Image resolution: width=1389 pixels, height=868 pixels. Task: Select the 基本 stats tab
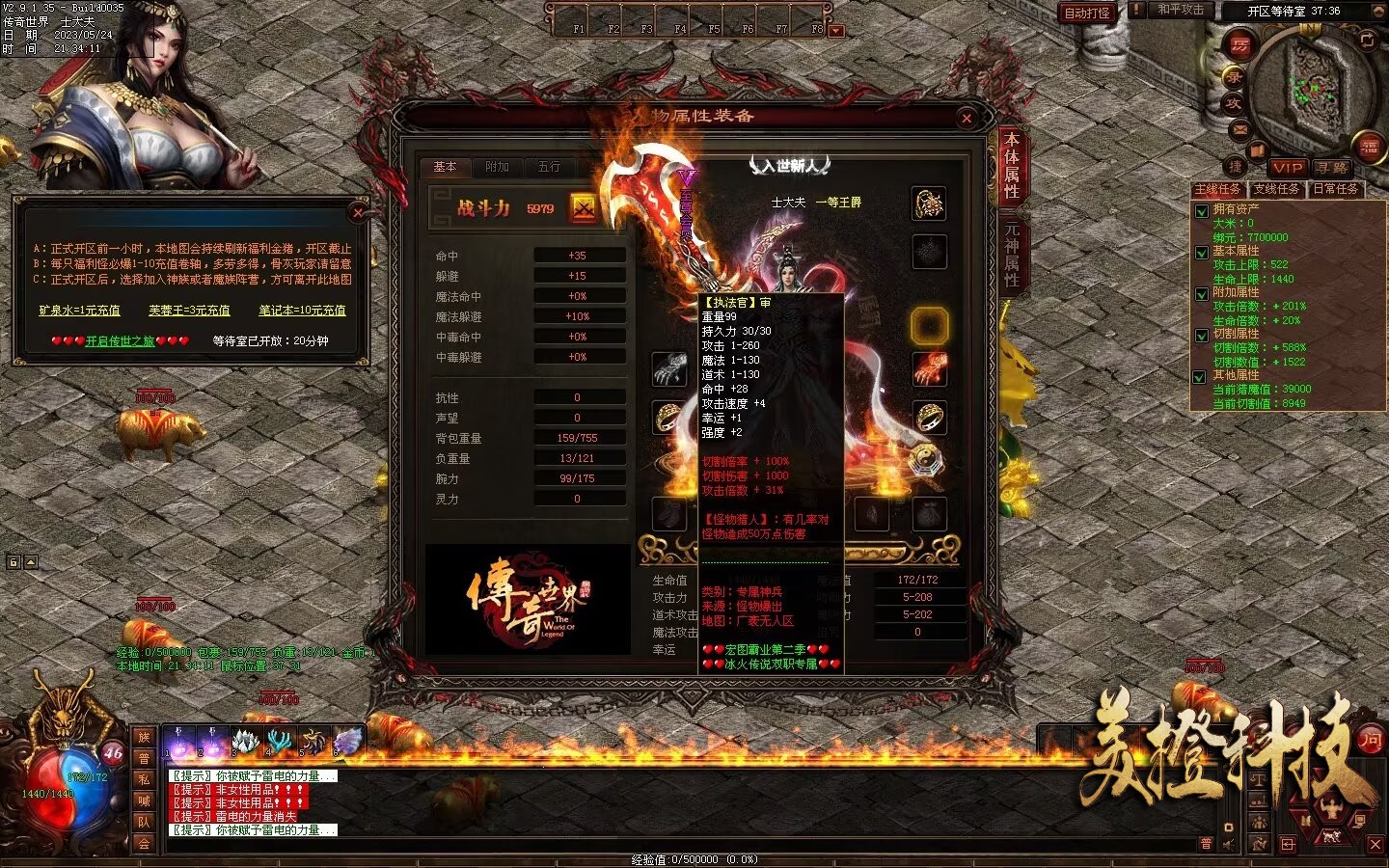[x=445, y=167]
